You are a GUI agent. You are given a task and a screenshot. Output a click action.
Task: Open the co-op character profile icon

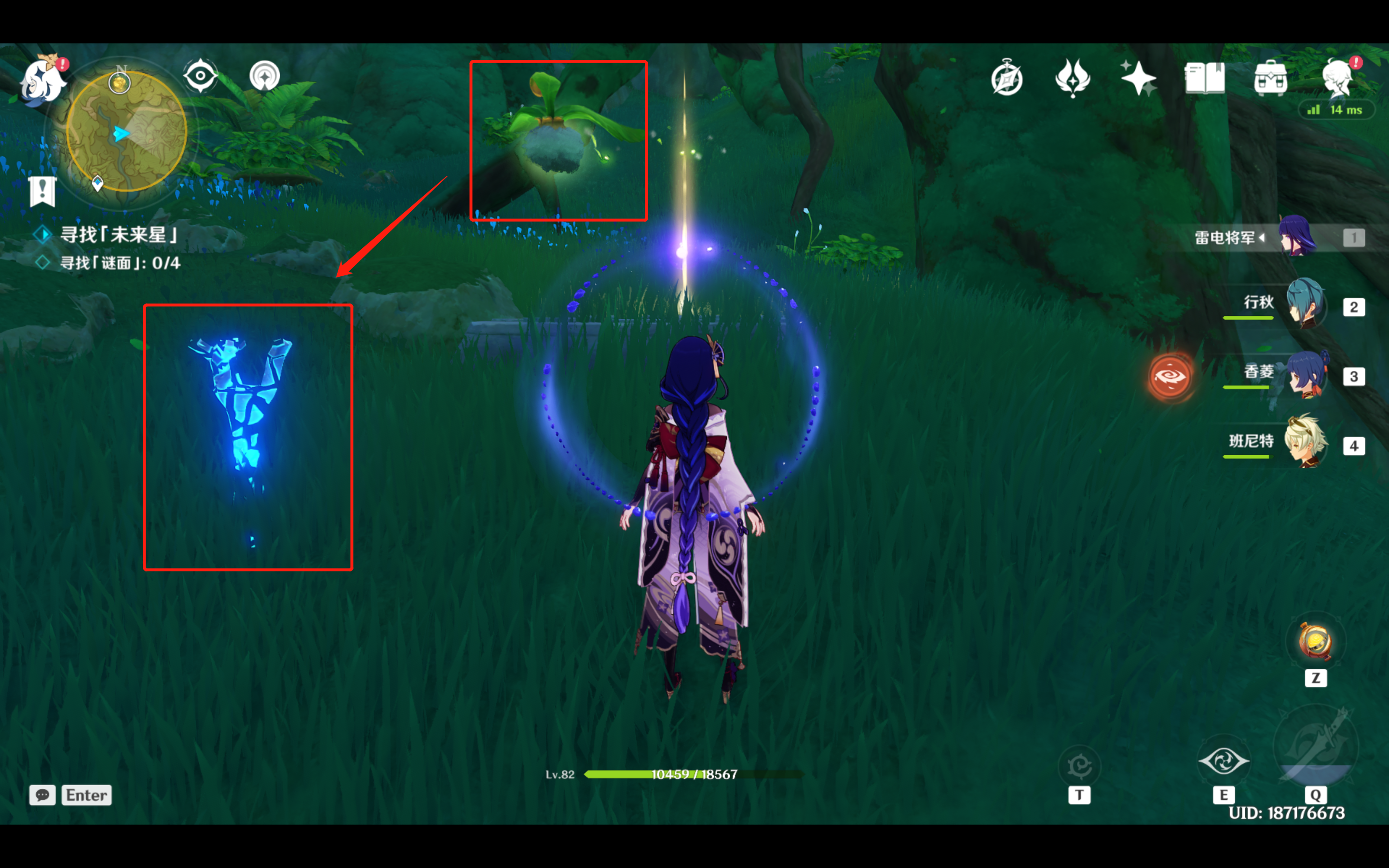1338,79
